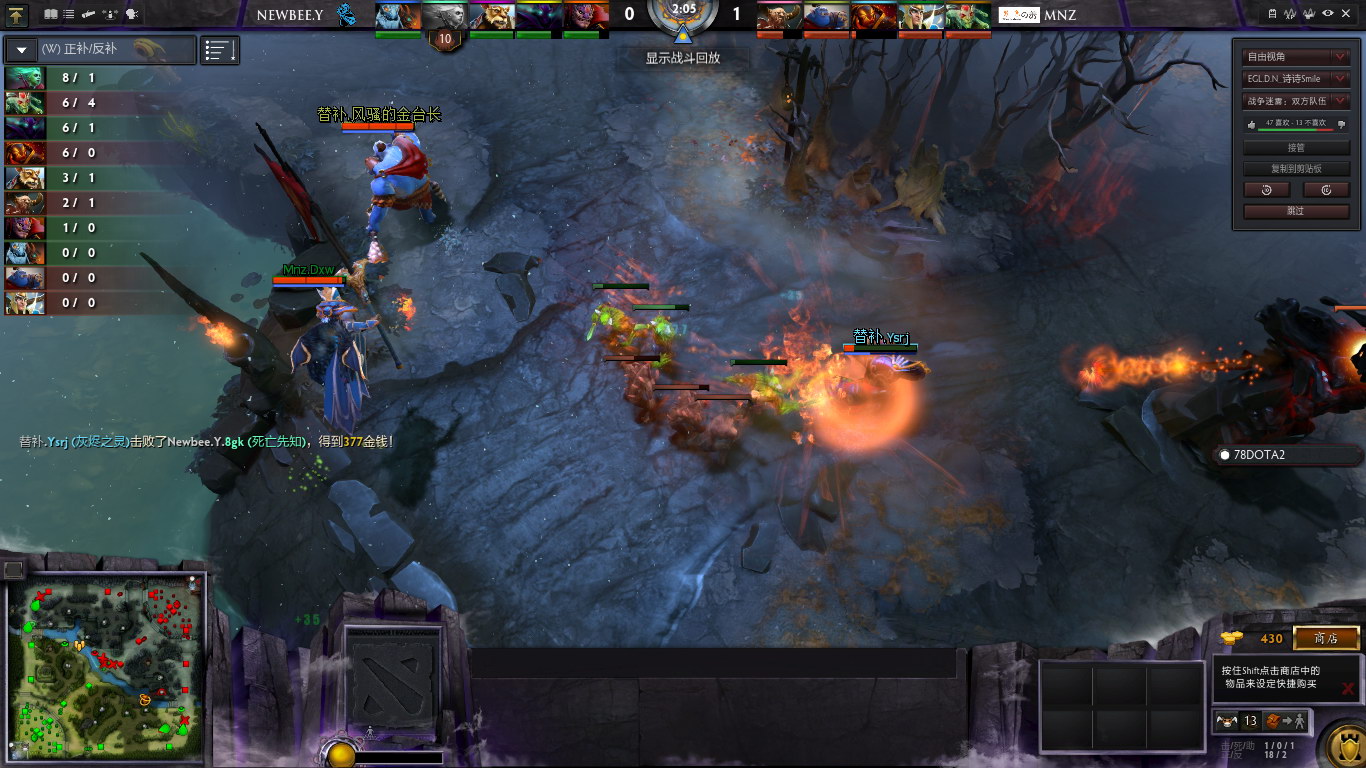
Task: Click 显示战斗回放 show fight replay
Action: click(x=683, y=58)
